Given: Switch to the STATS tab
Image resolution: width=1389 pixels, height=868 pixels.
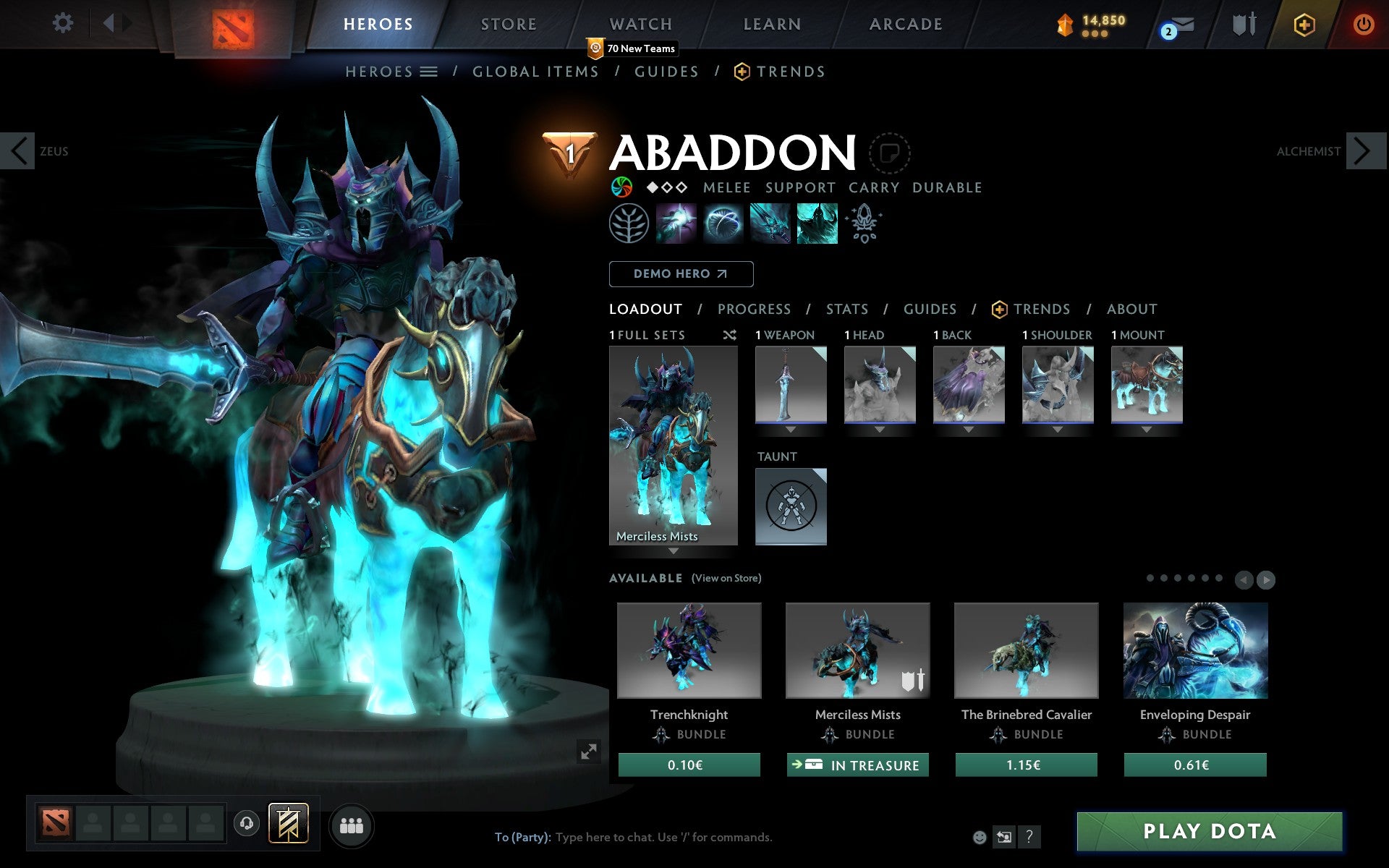Looking at the screenshot, I should pos(846,309).
